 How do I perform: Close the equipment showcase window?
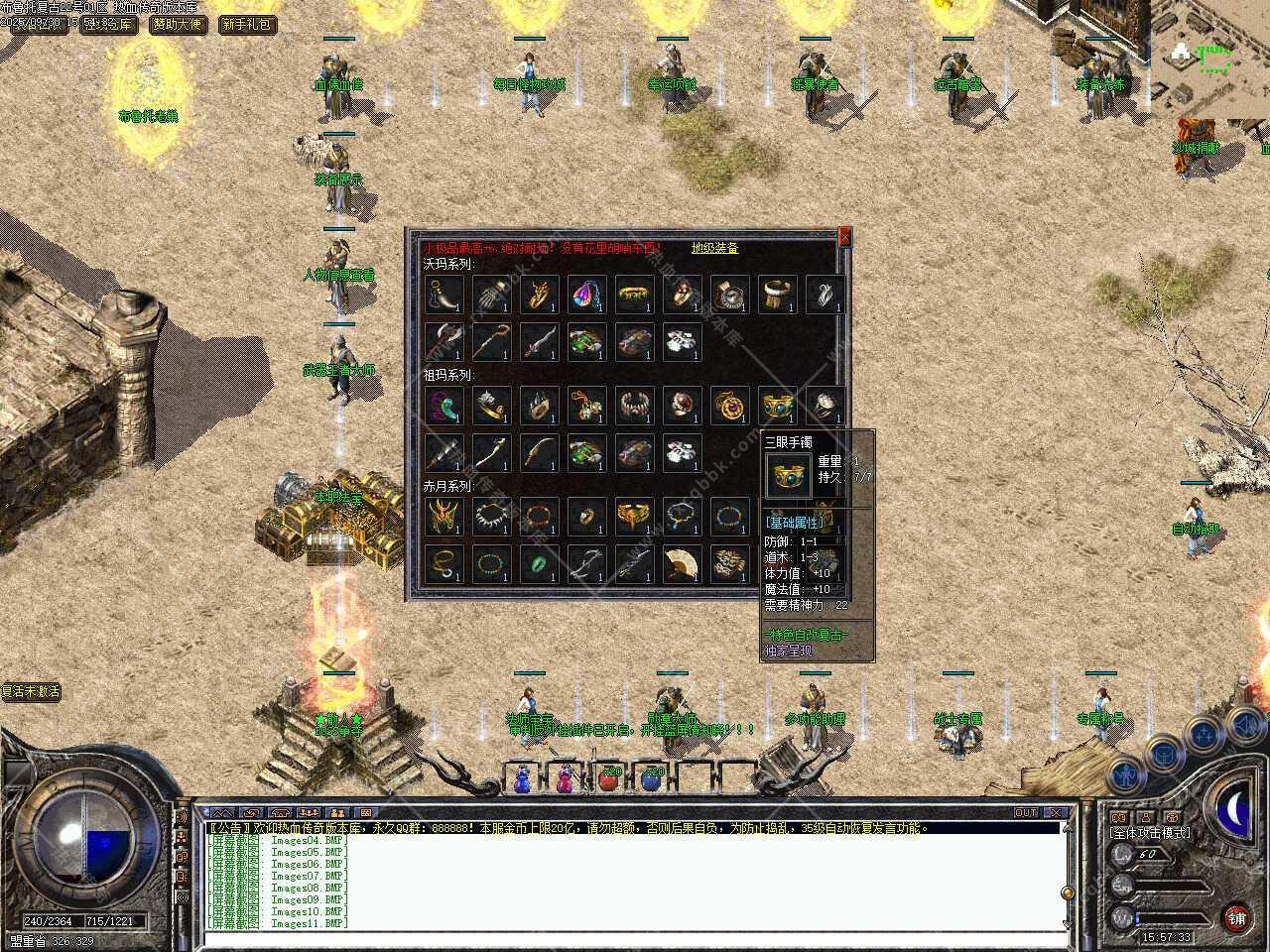pyautogui.click(x=844, y=237)
